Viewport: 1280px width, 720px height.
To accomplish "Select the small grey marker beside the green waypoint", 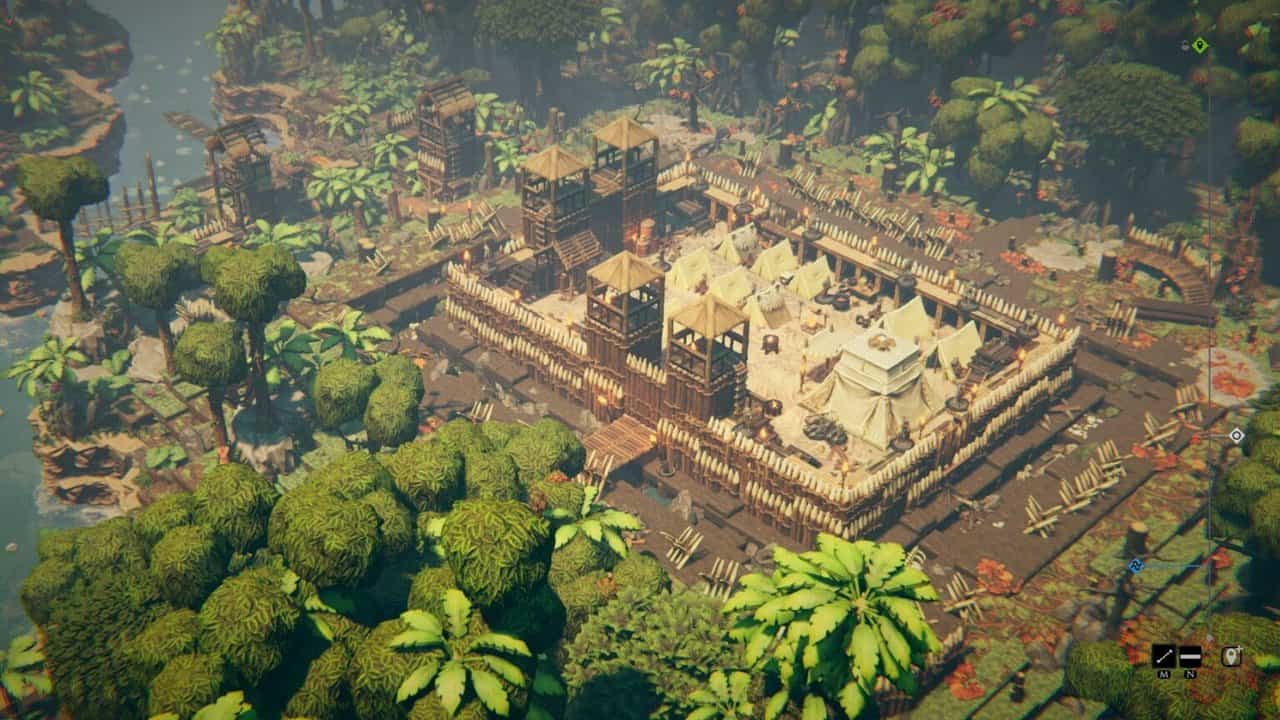I will click(1184, 44).
